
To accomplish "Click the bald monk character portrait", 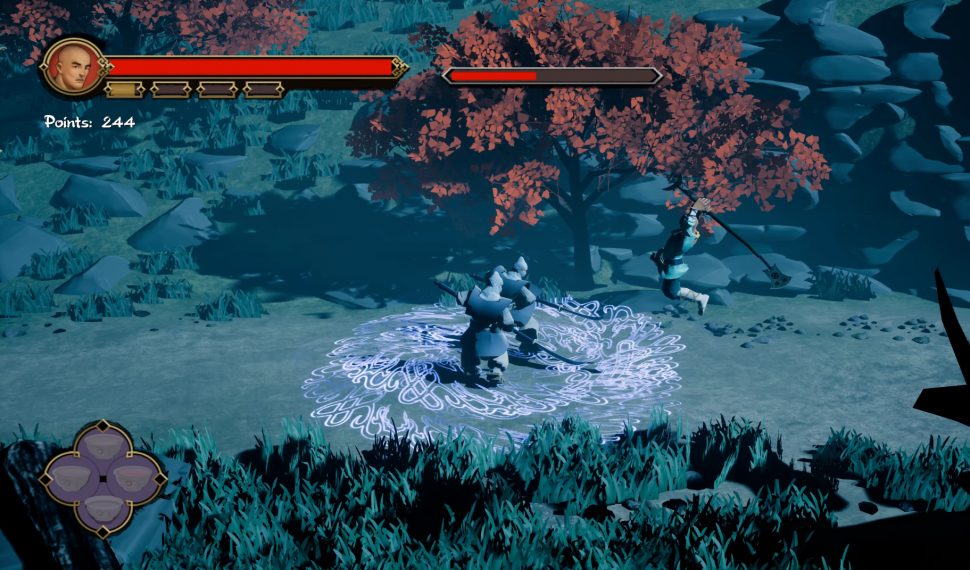I will pyautogui.click(x=72, y=67).
